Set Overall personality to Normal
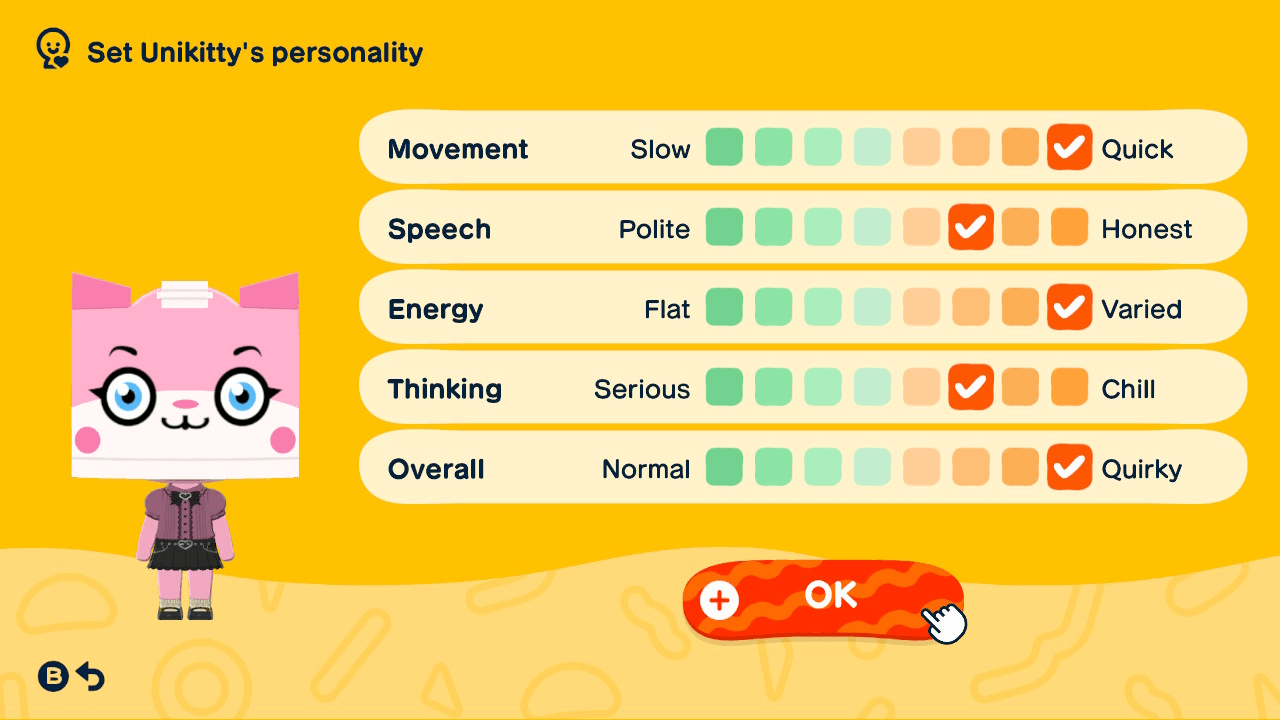 pyautogui.click(x=724, y=467)
